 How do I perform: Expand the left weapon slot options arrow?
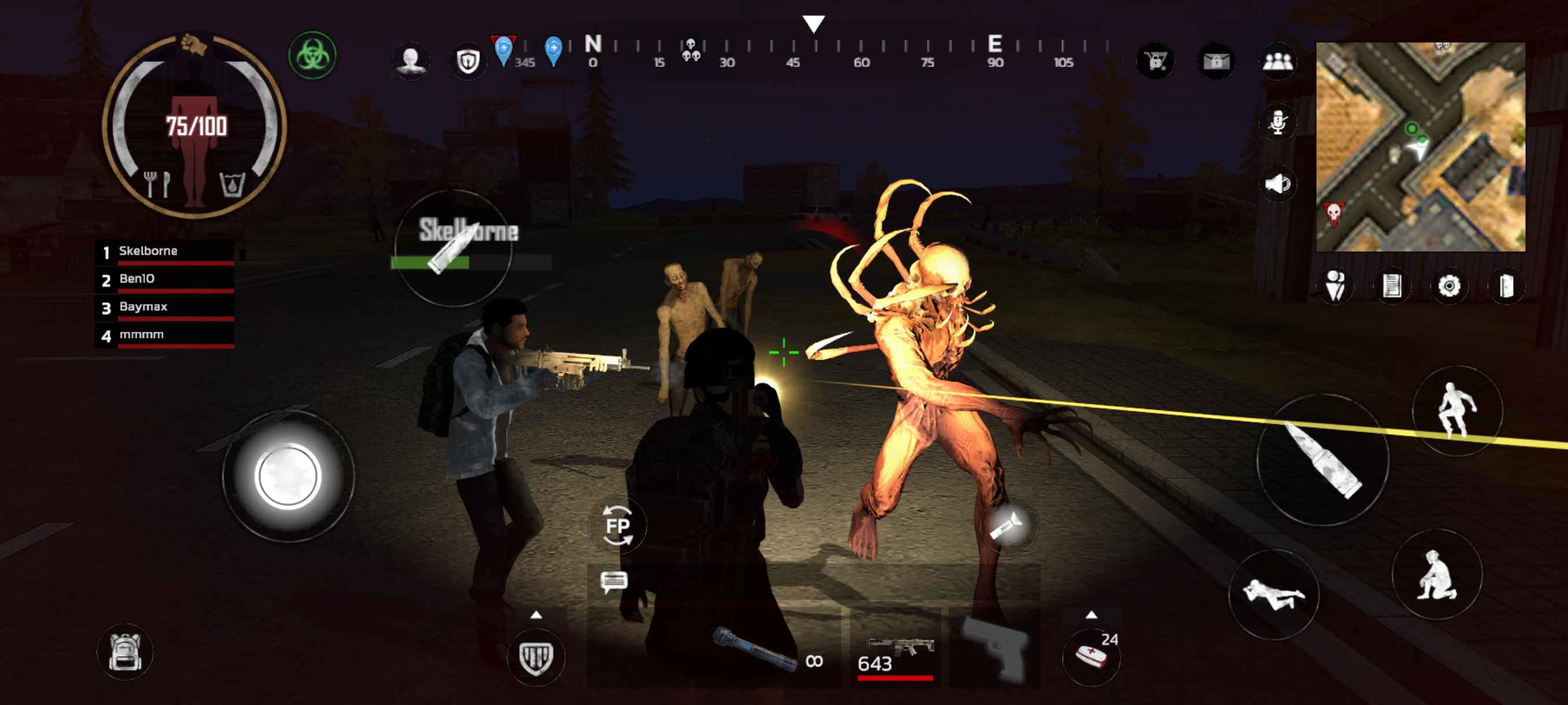click(x=537, y=615)
